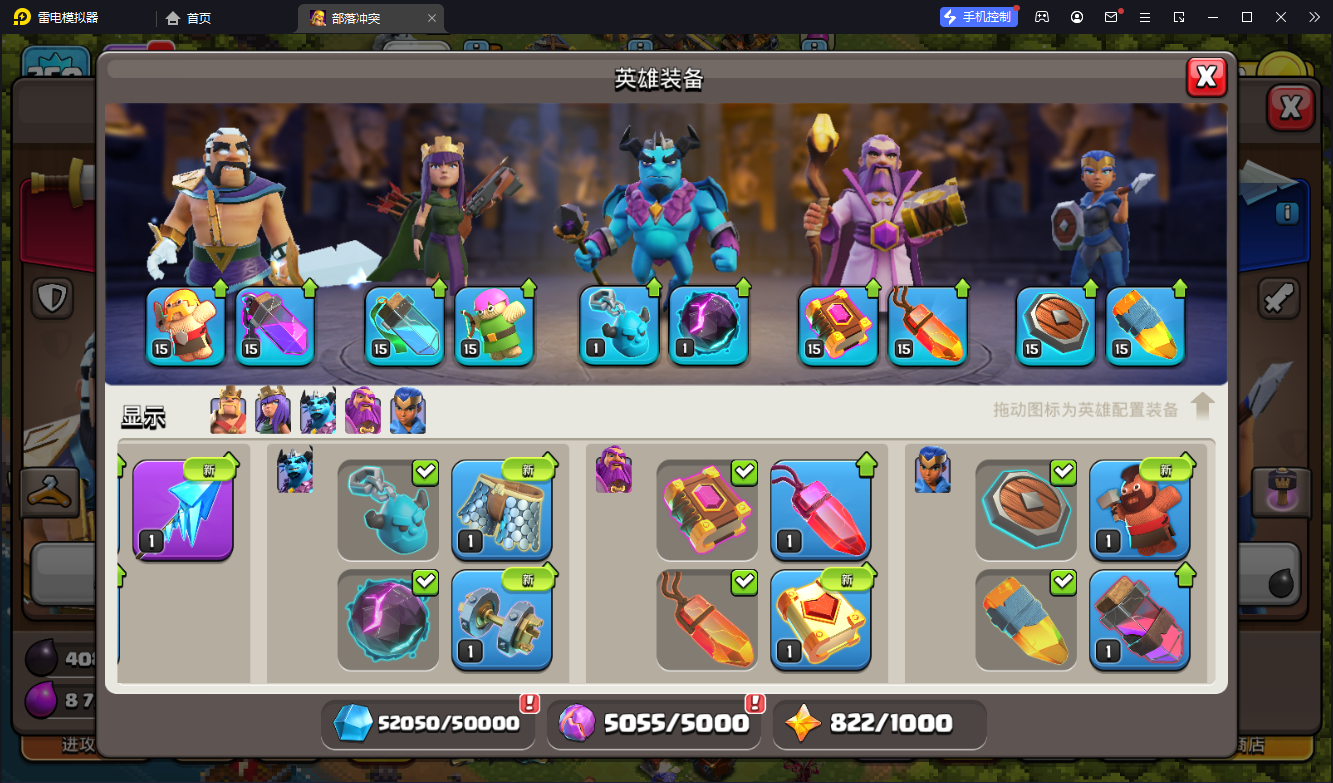Filter equipment by Archer Queen portrait
This screenshot has width=1333, height=783.
pos(273,411)
